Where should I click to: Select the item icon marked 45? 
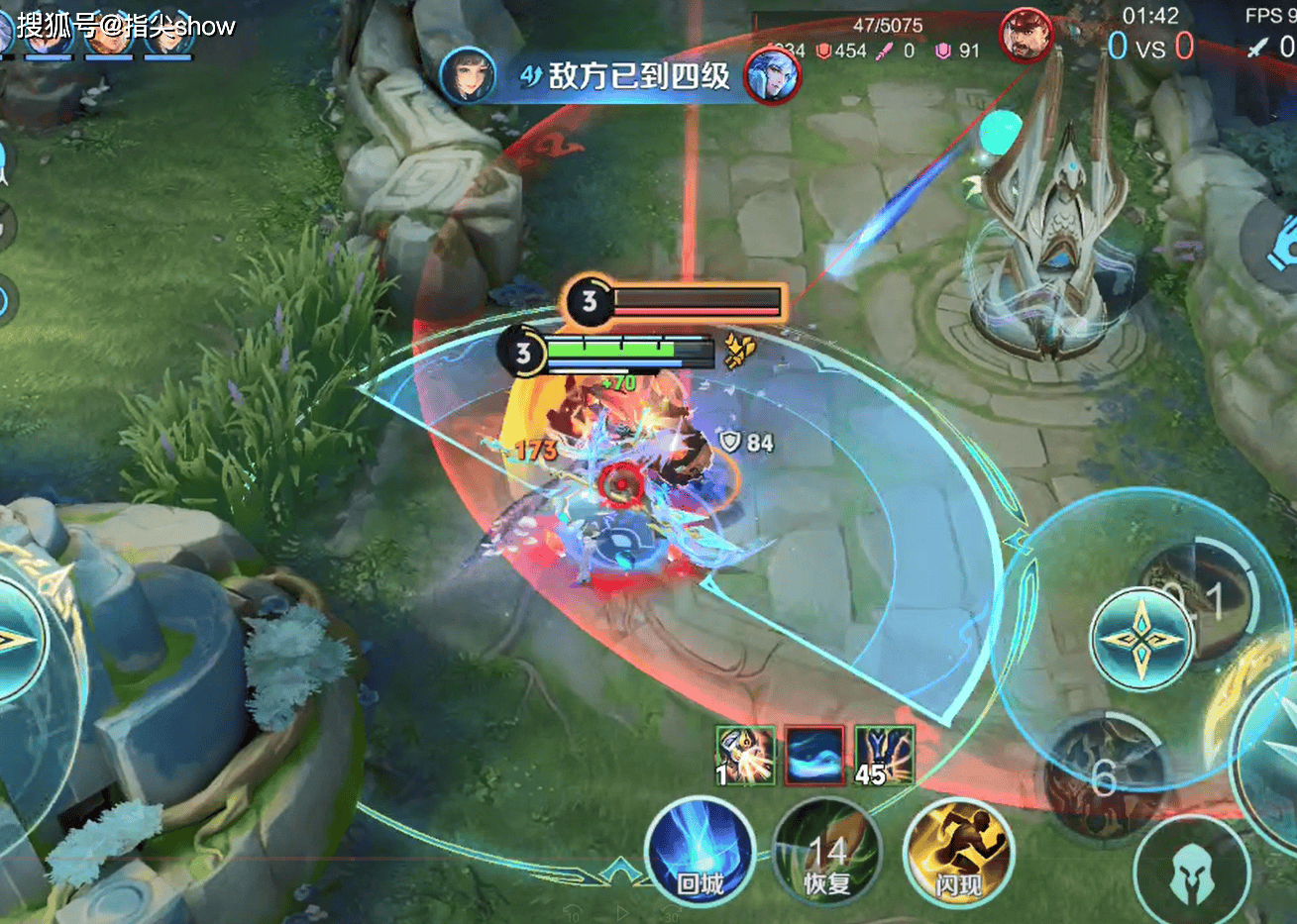[x=884, y=756]
